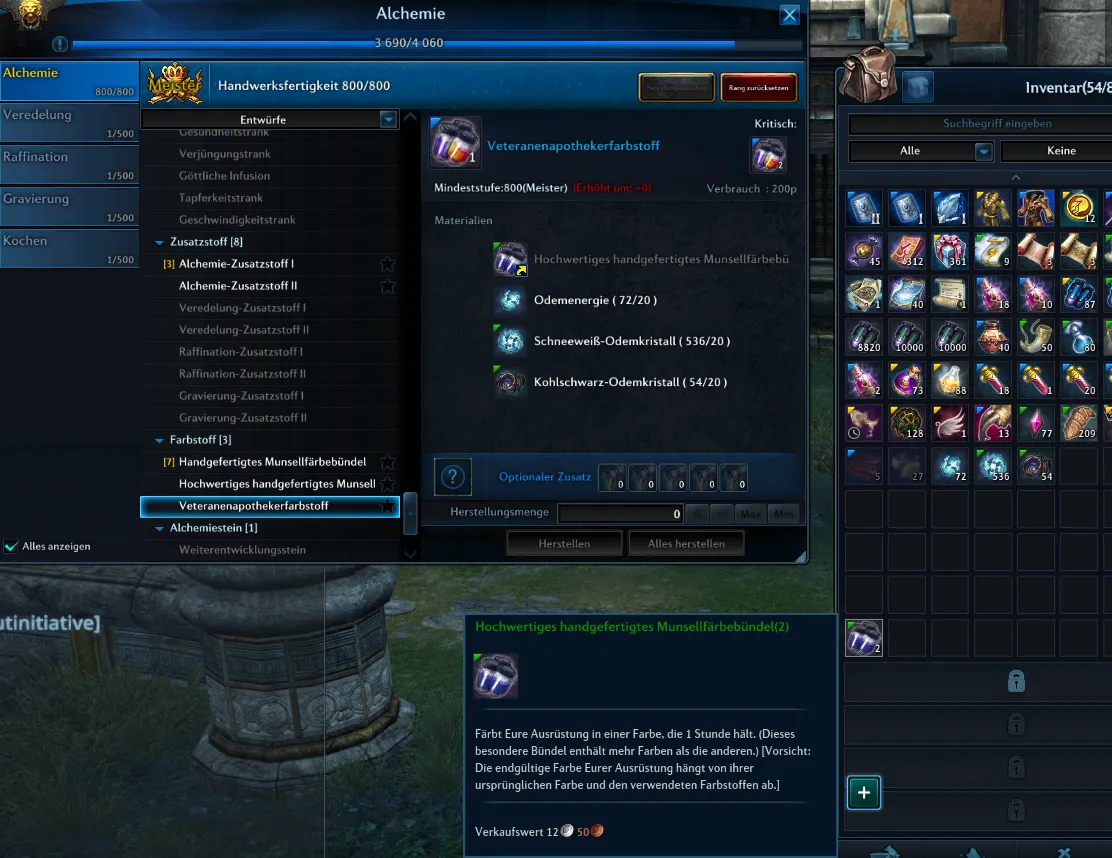
Task: Add inventory row with plus button
Action: 864,793
